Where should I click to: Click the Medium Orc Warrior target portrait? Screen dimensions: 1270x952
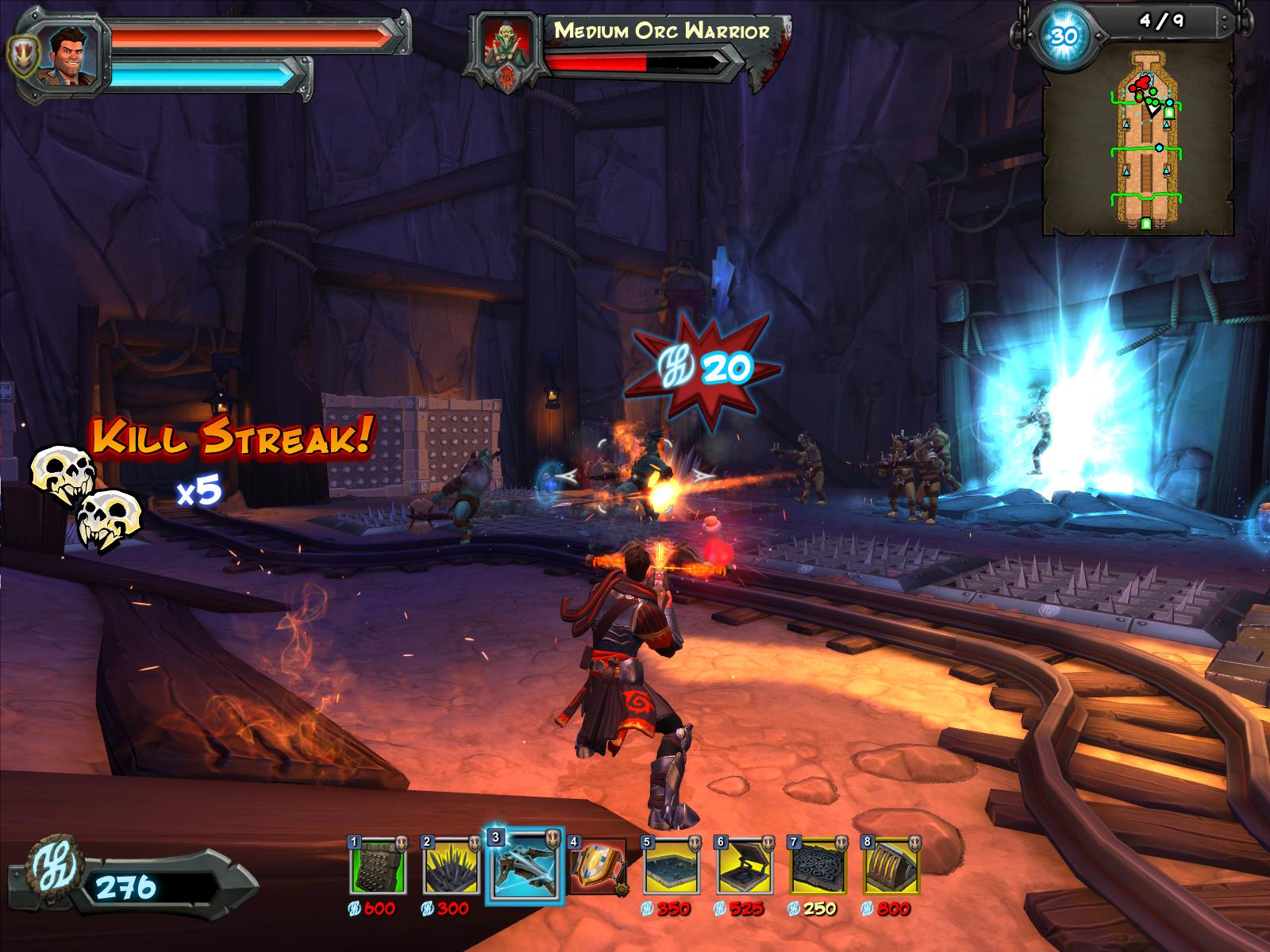pos(508,49)
